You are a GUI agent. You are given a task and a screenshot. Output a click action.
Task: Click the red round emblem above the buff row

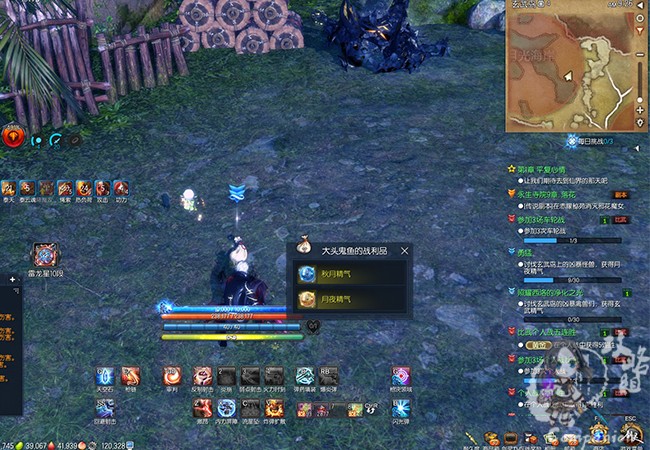(x=13, y=138)
